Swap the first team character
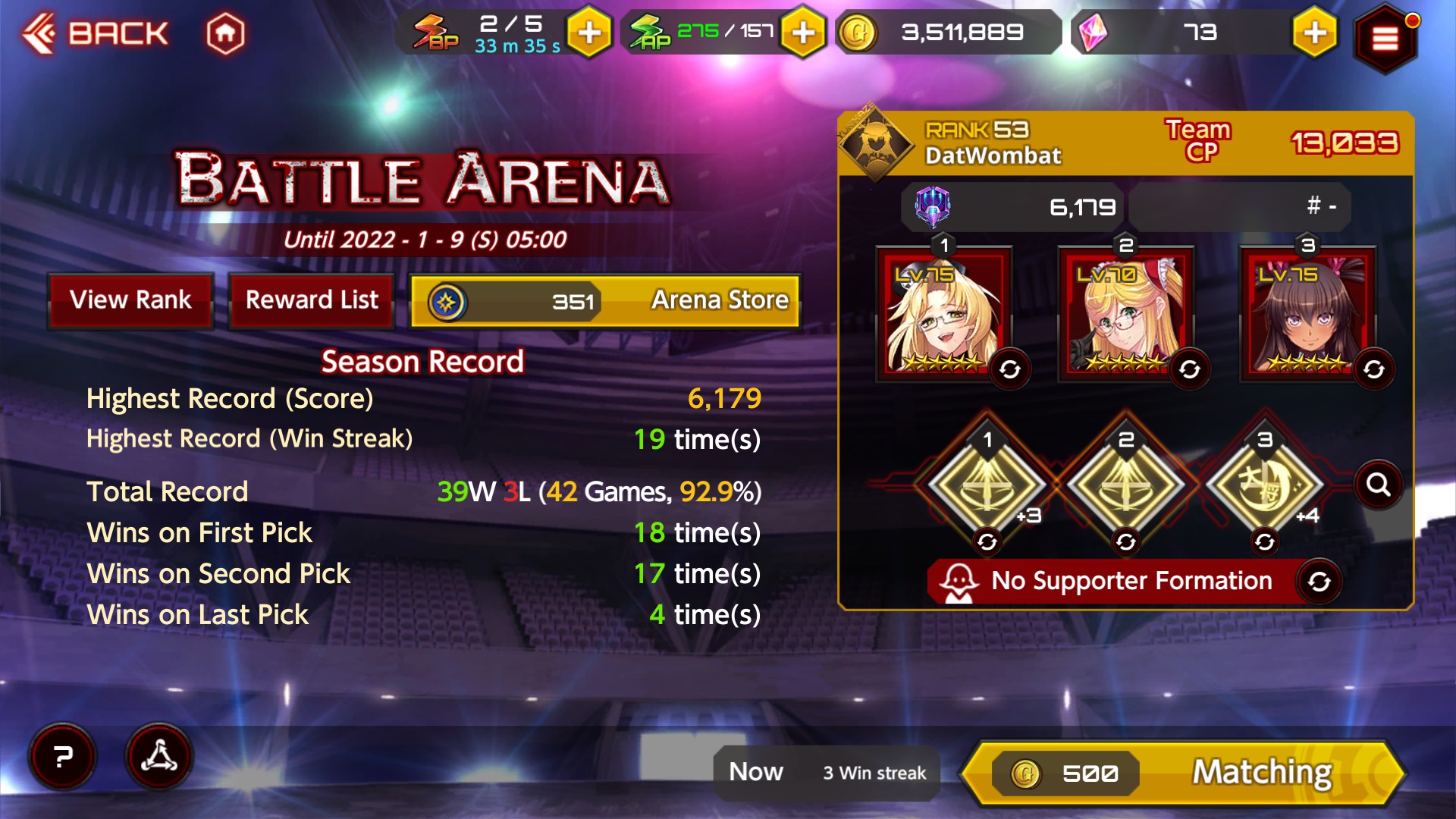 click(1010, 370)
